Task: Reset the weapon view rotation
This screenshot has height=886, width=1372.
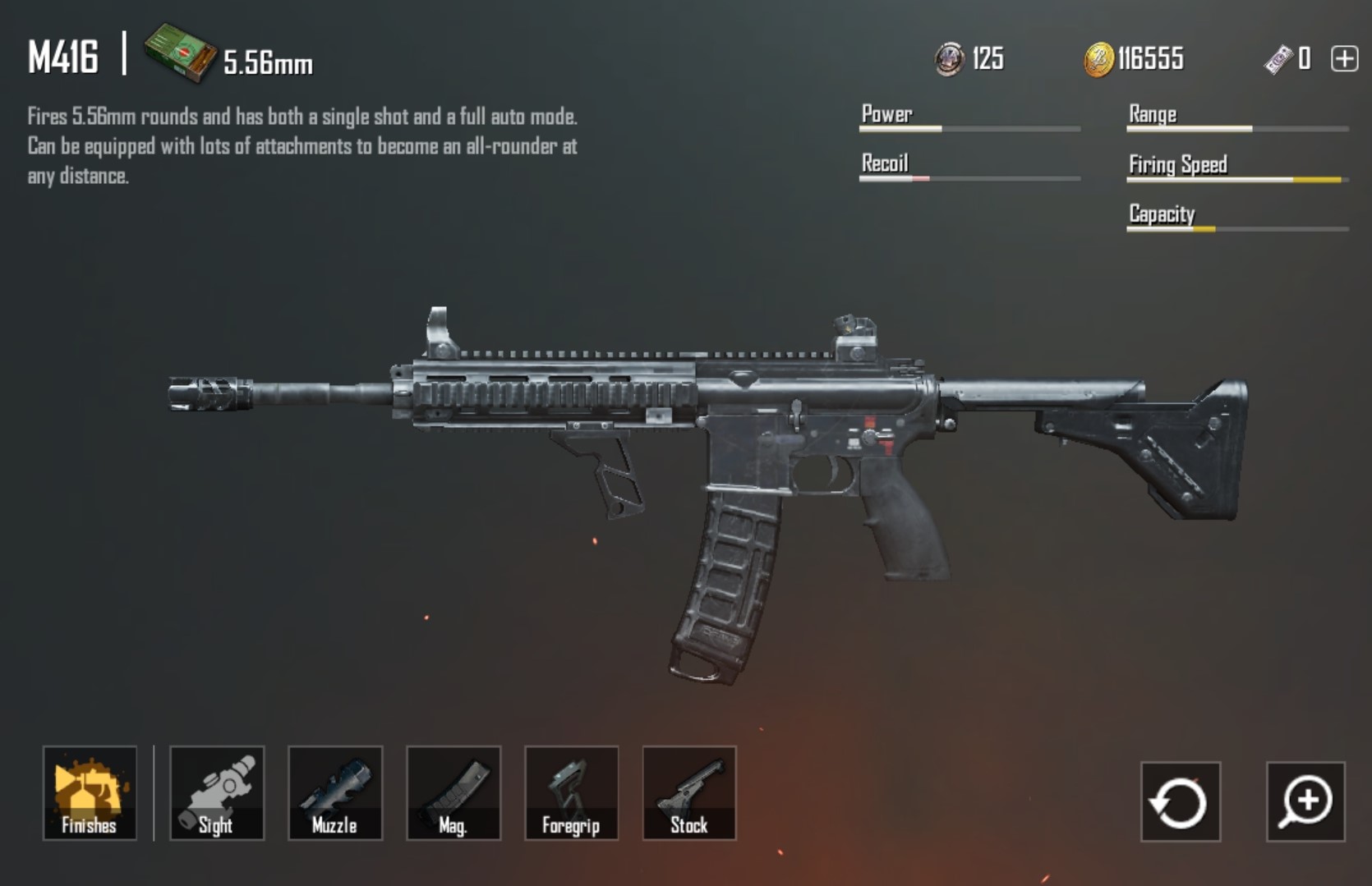Action: (1180, 802)
